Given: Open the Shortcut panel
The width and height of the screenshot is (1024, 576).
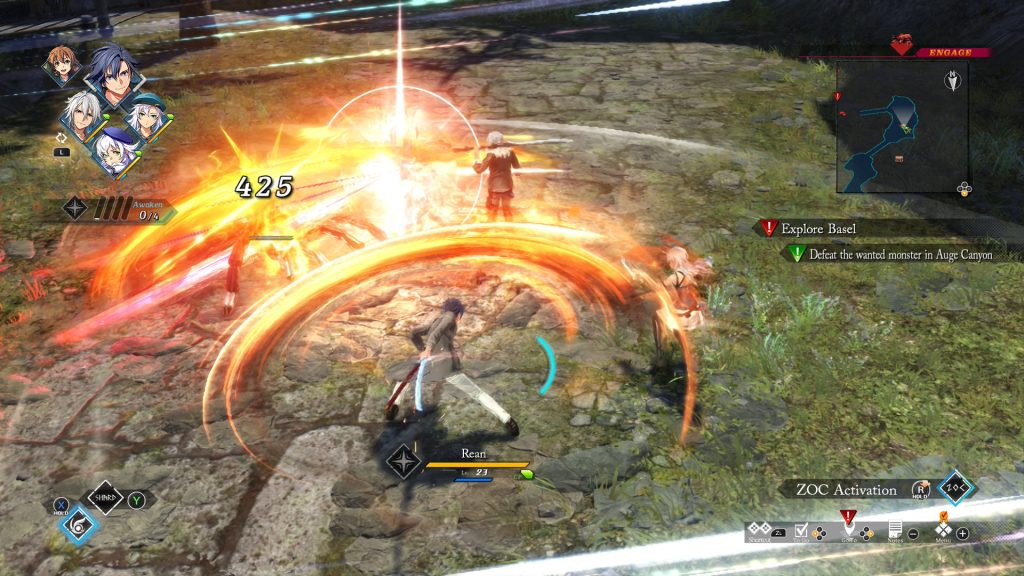Looking at the screenshot, I should [x=760, y=530].
